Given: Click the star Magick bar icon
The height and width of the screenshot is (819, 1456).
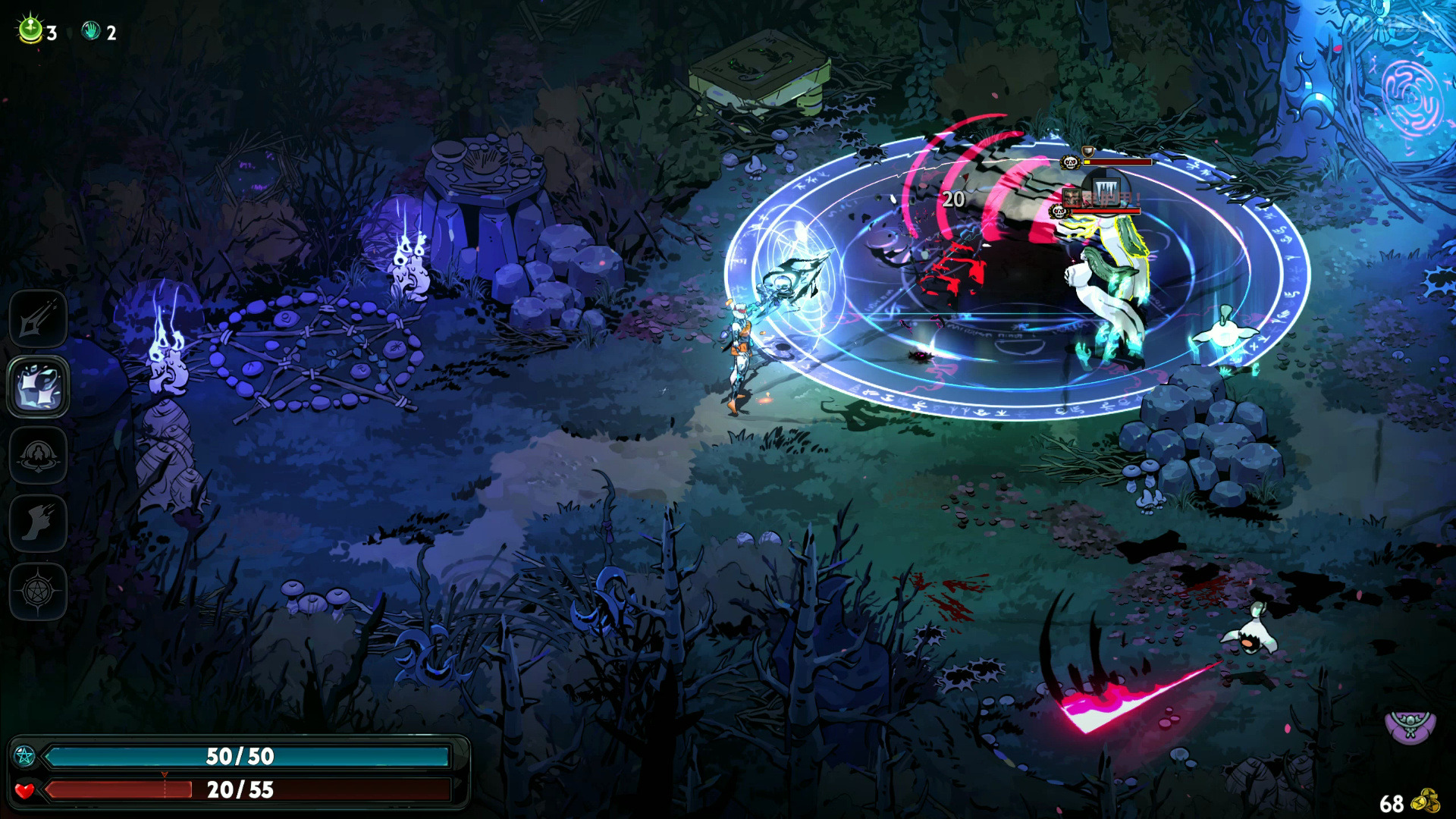Looking at the screenshot, I should click(24, 756).
